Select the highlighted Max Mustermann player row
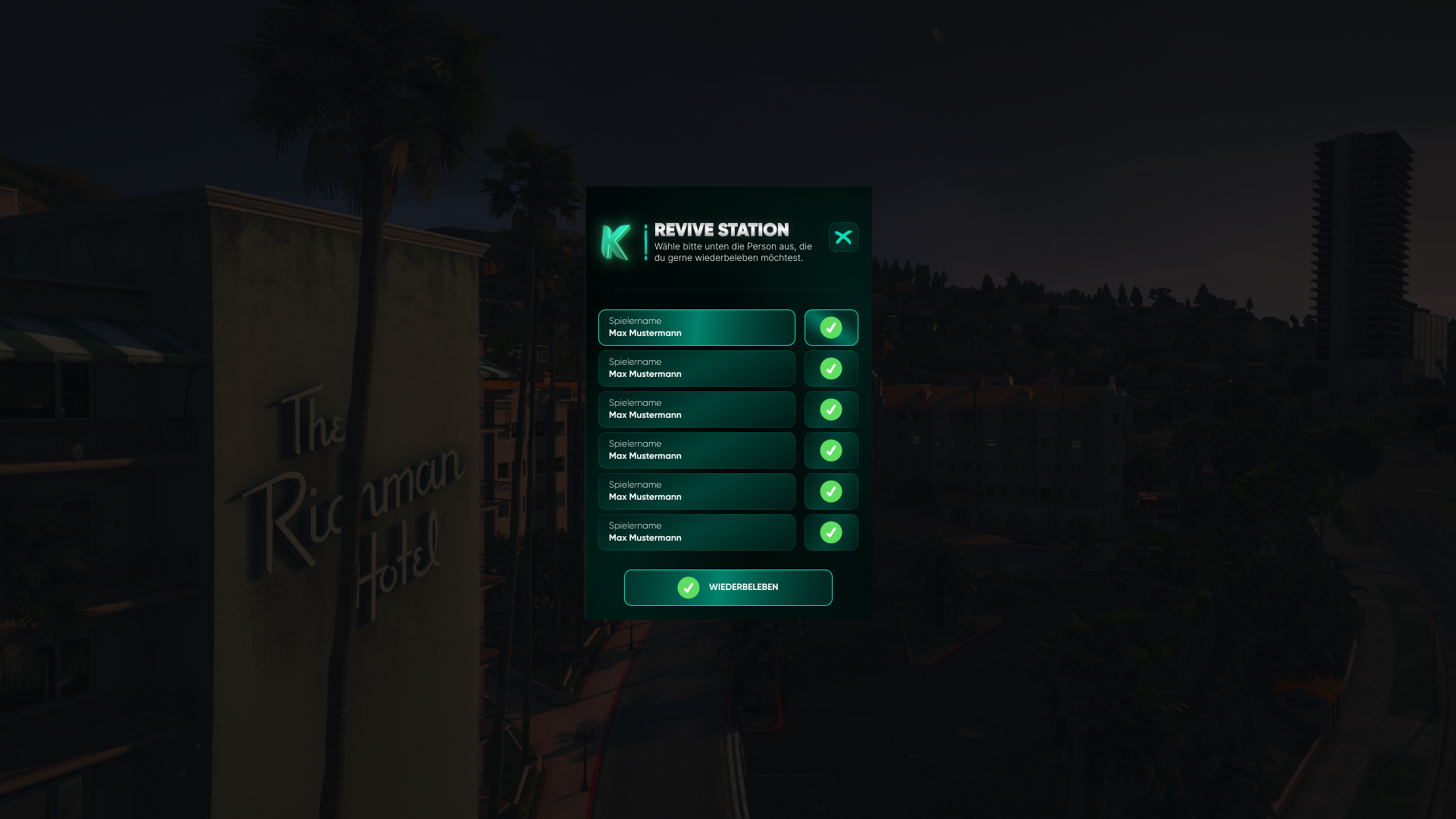The height and width of the screenshot is (819, 1456). 696,328
